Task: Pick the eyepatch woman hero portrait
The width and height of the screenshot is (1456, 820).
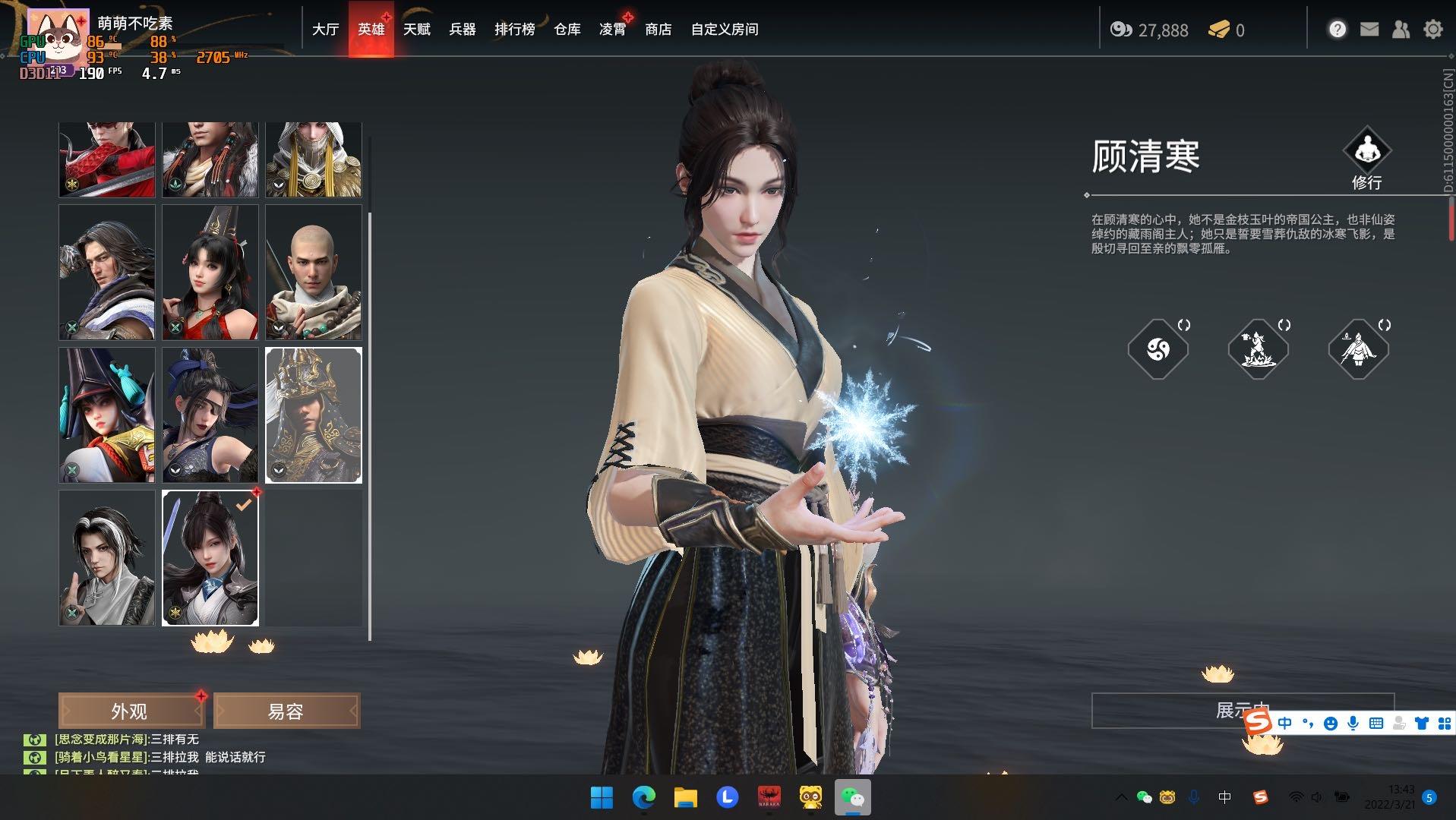Action: (x=210, y=415)
